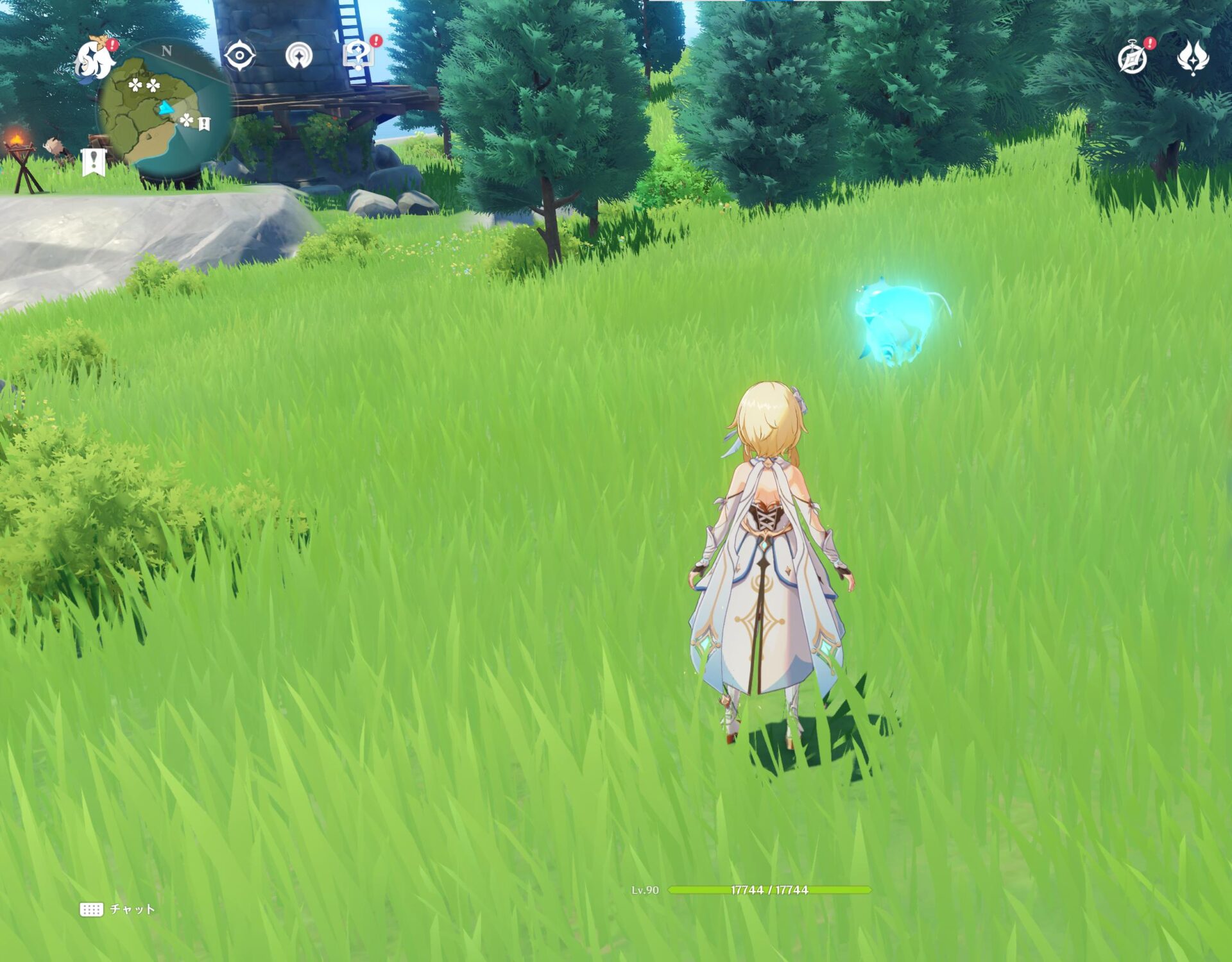Viewport: 1232px width, 962px height.
Task: Select the quest banner exclamation icon left of minimap
Action: [94, 162]
